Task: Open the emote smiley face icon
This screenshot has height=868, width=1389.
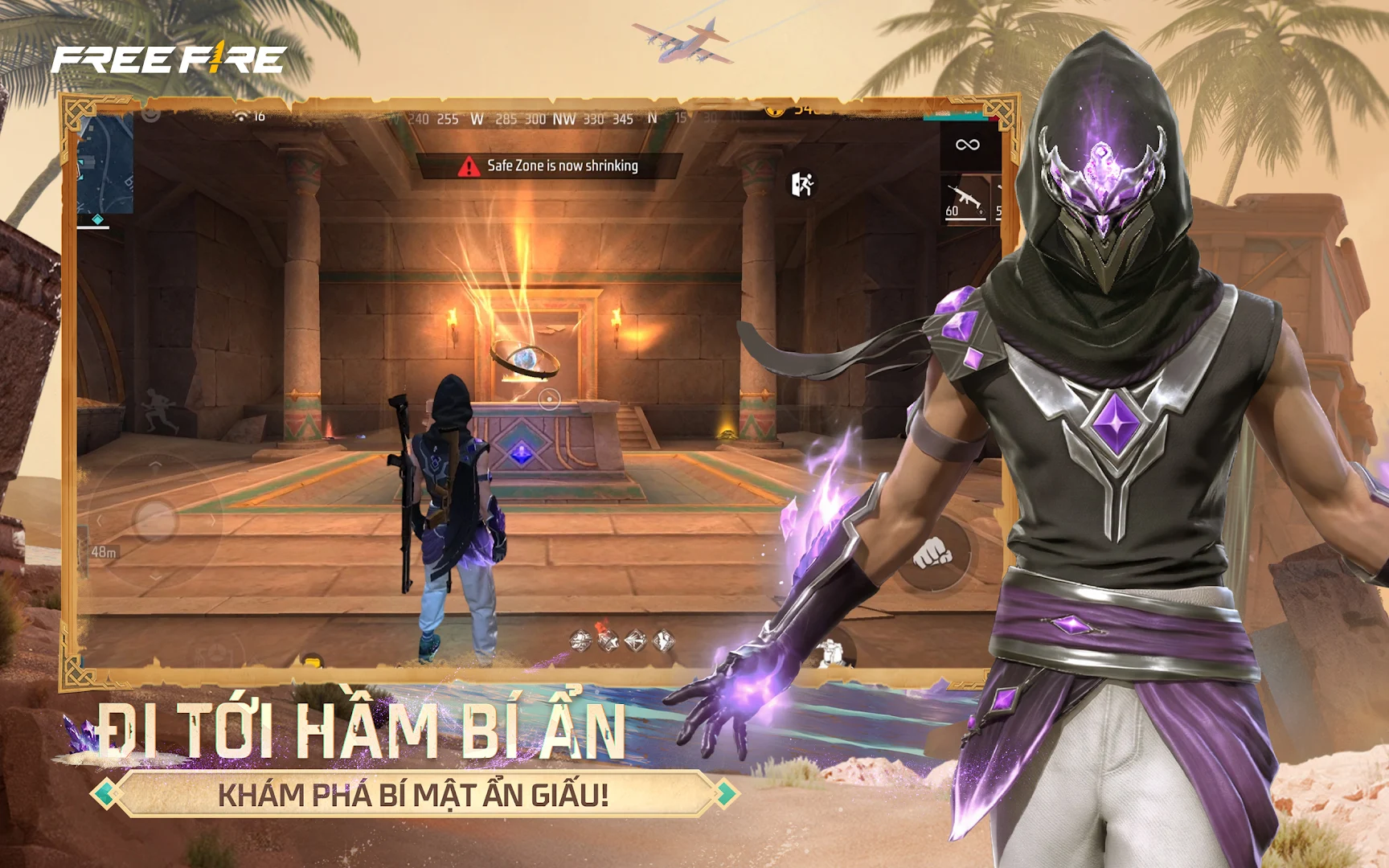Action: pos(150,115)
